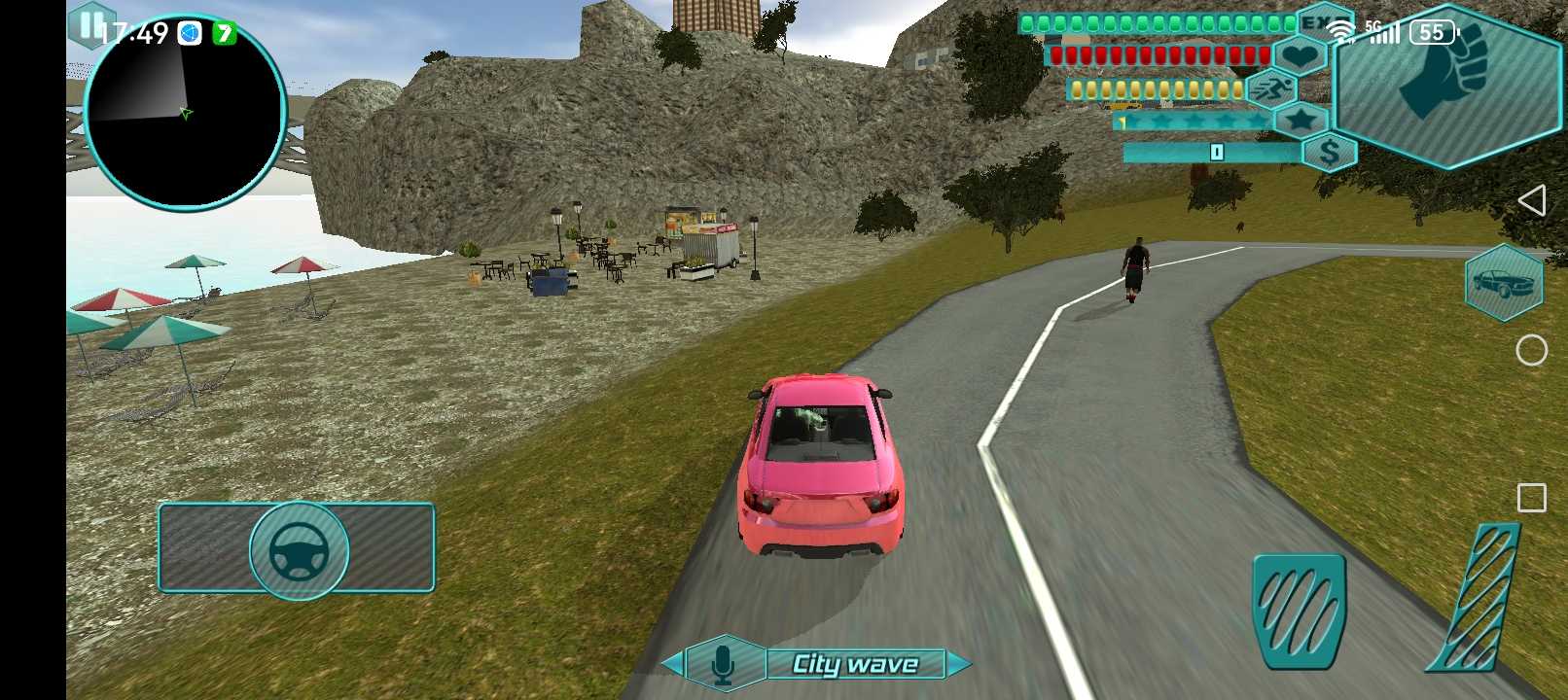Select the City wave radio label
Image resolution: width=1568 pixels, height=700 pixels.
pos(855,664)
